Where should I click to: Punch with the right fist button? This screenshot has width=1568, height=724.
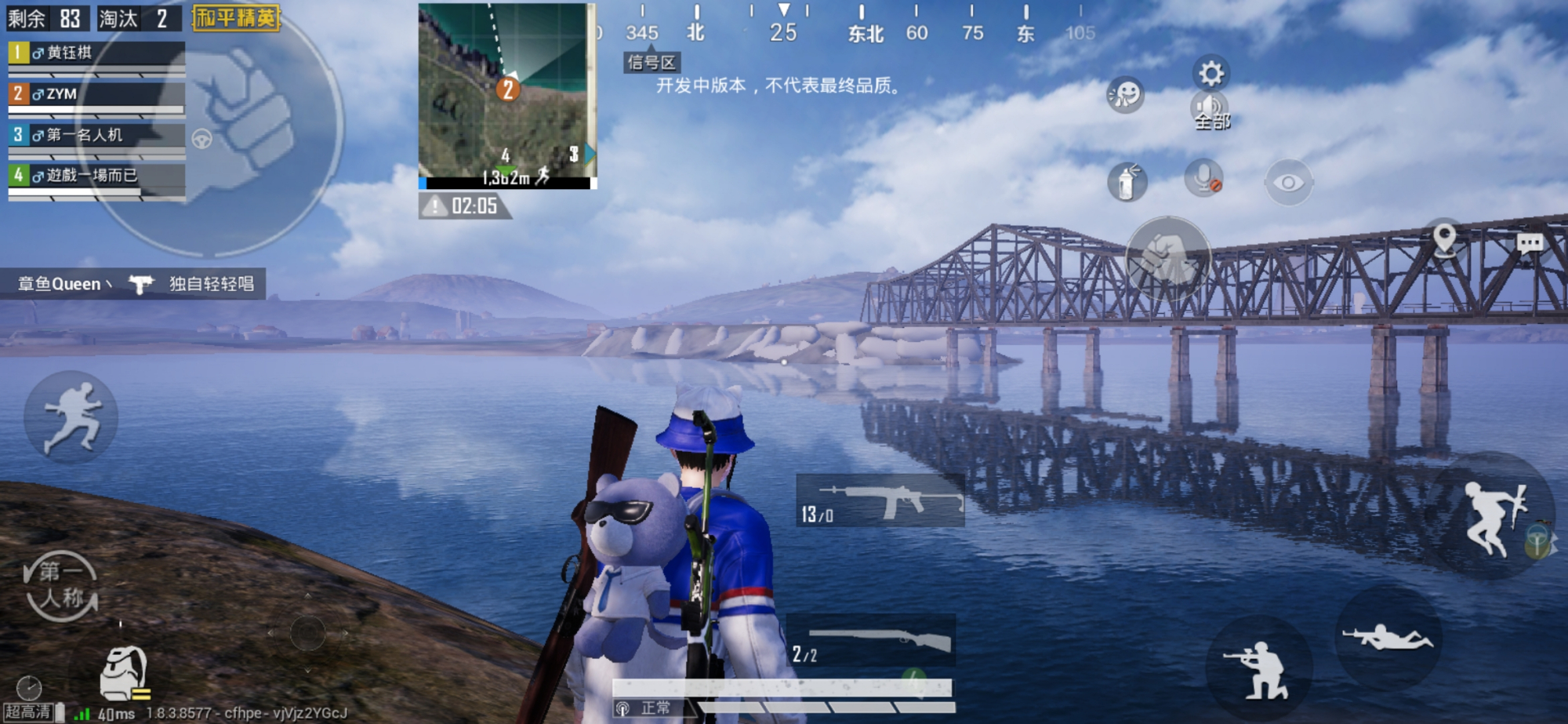(x=1167, y=258)
